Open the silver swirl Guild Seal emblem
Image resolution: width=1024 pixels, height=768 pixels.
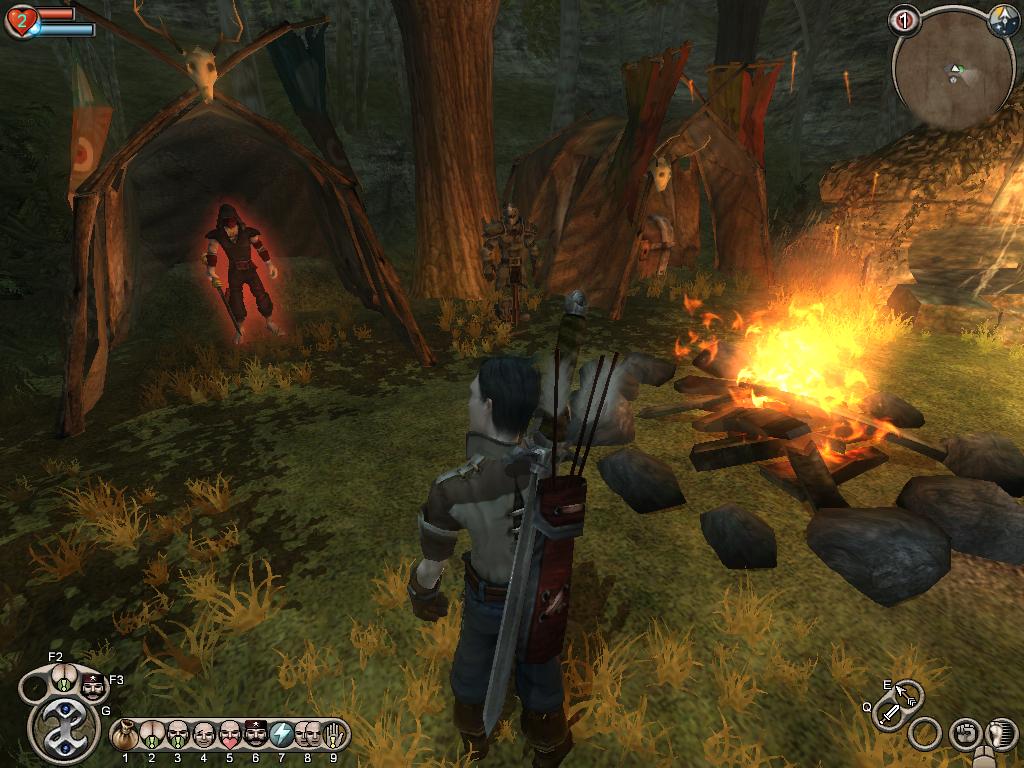click(x=64, y=731)
